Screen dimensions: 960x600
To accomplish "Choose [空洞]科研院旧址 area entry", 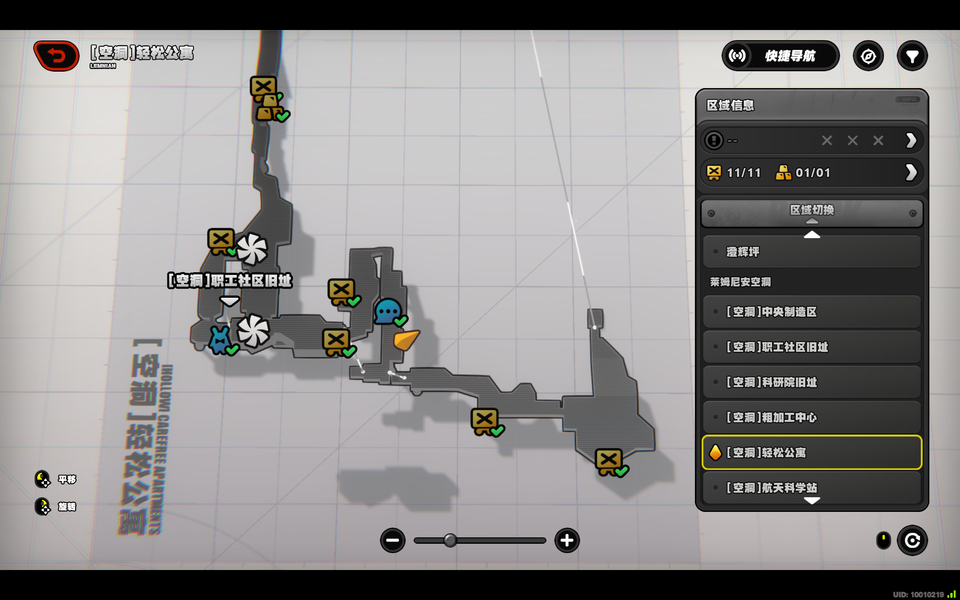I will pos(811,382).
